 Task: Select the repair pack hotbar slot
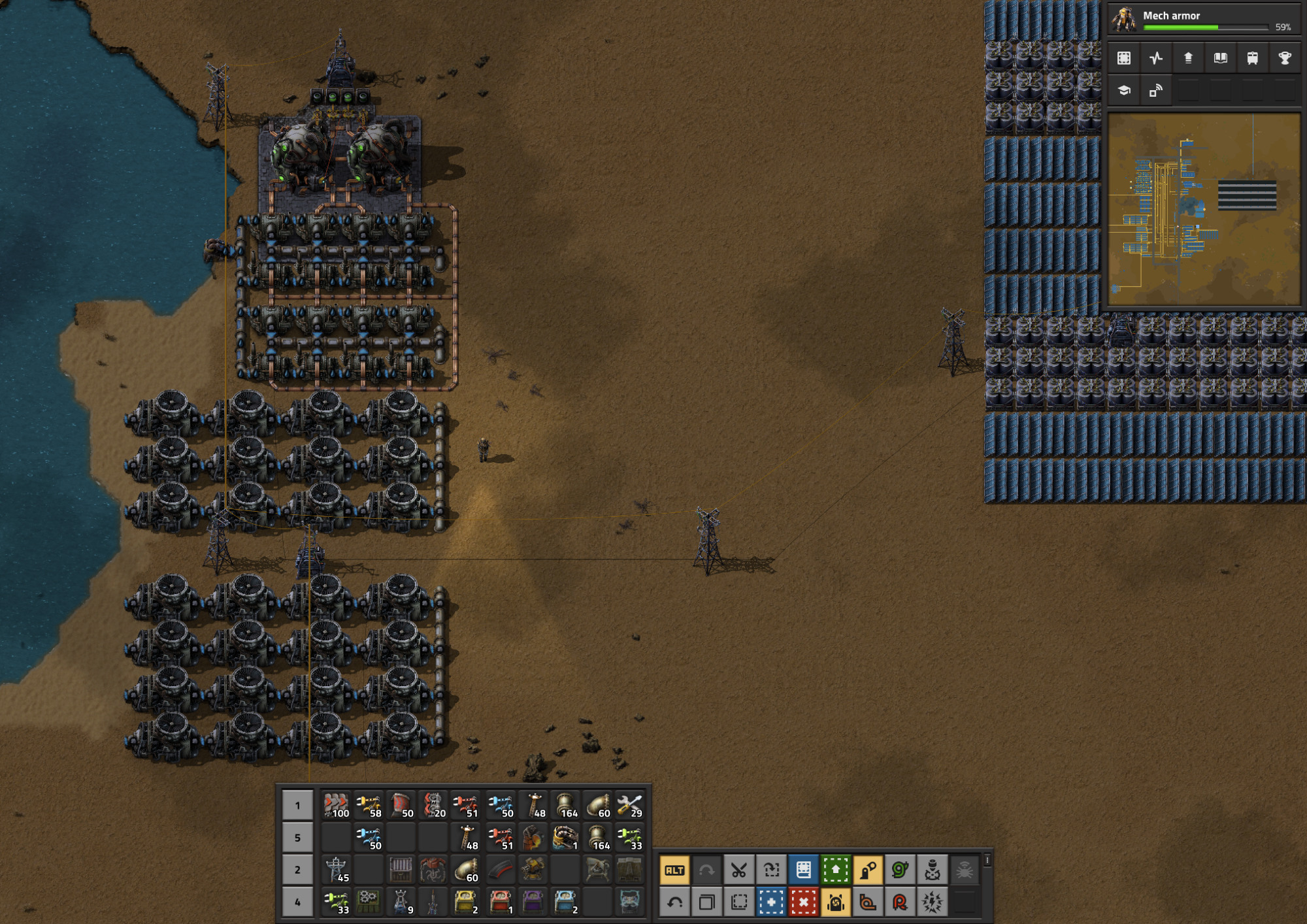pyautogui.click(x=629, y=805)
